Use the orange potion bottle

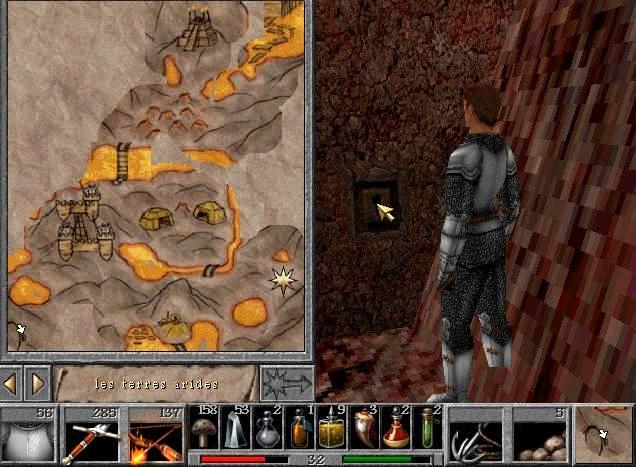coord(300,430)
